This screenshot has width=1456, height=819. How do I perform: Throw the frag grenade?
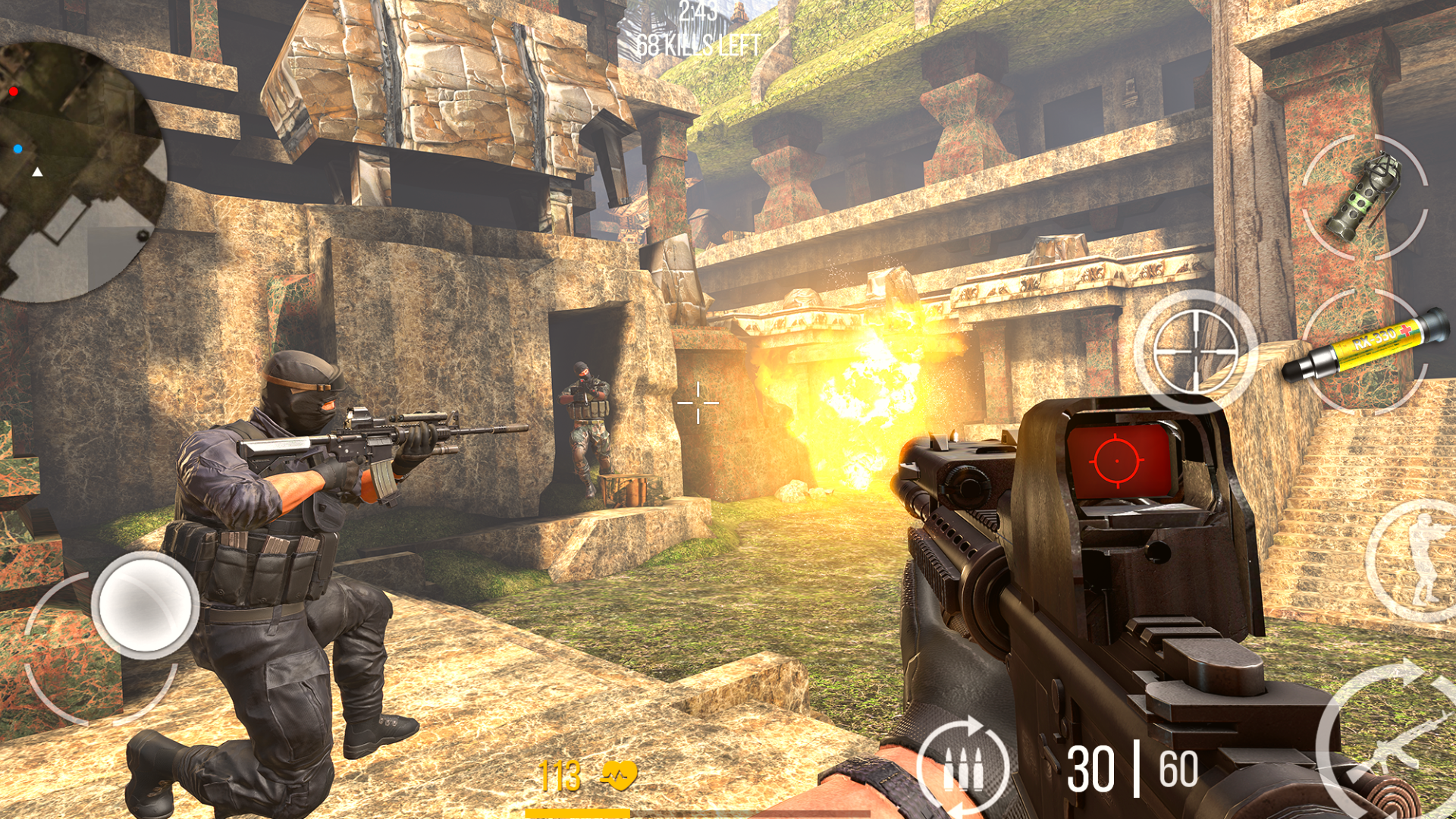(x=1364, y=197)
